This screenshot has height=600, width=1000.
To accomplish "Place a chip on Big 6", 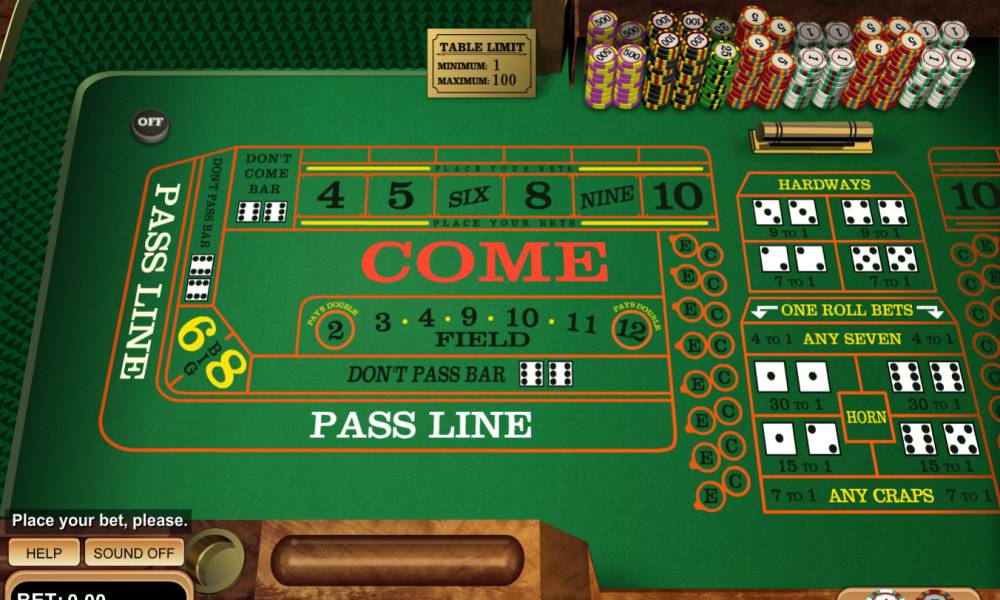I will pyautogui.click(x=192, y=331).
